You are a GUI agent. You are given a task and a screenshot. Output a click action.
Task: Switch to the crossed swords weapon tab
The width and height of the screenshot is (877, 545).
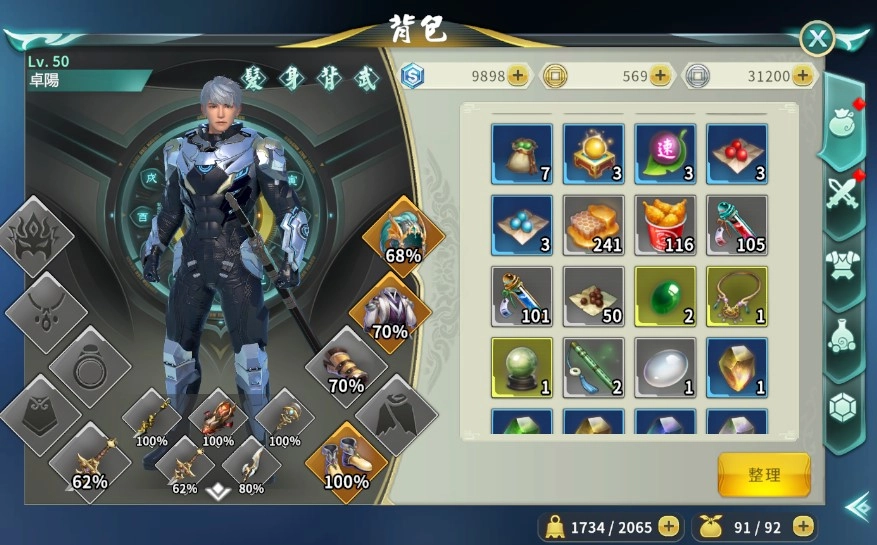point(842,194)
